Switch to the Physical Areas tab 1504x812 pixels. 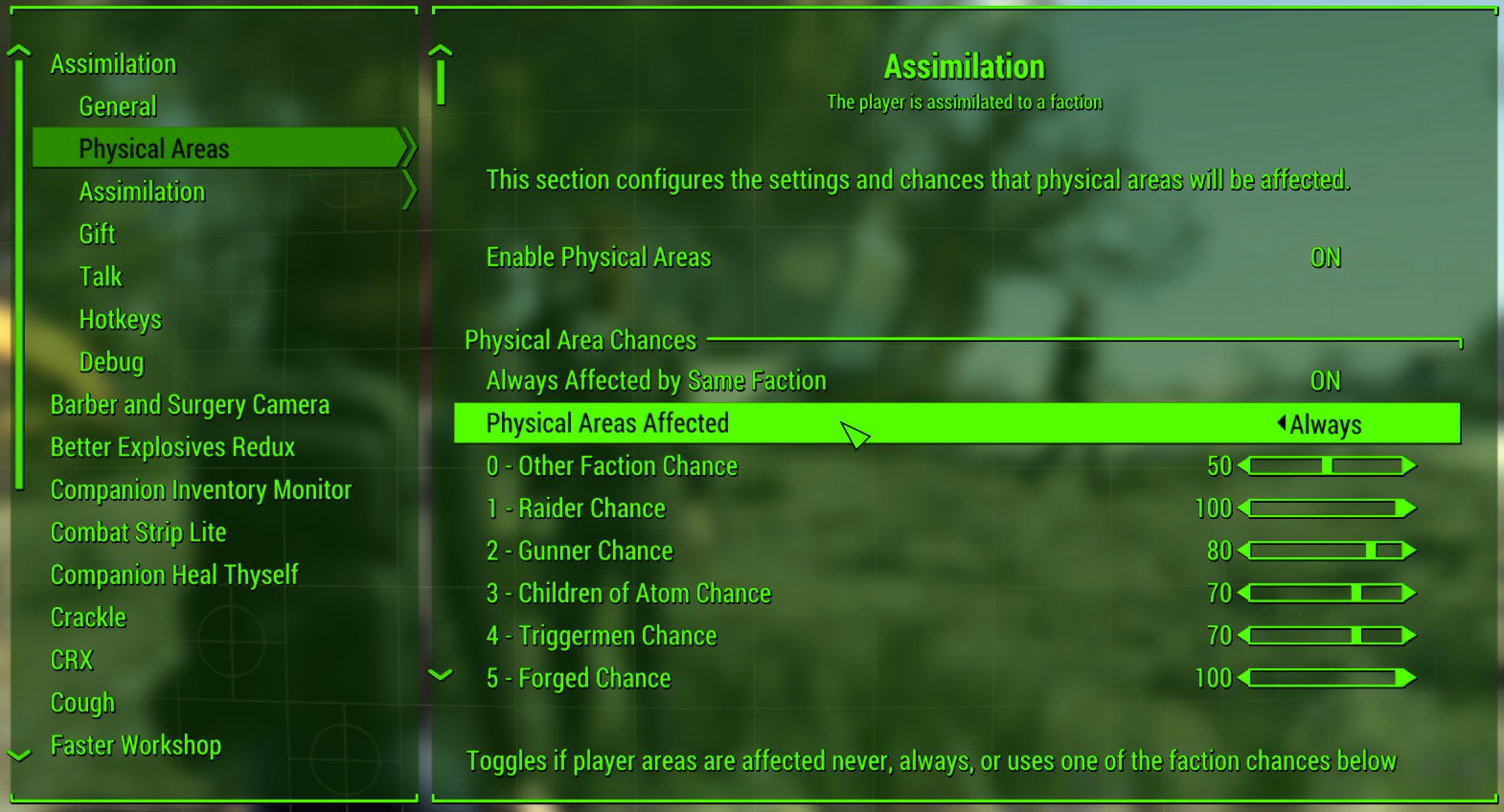pos(154,148)
